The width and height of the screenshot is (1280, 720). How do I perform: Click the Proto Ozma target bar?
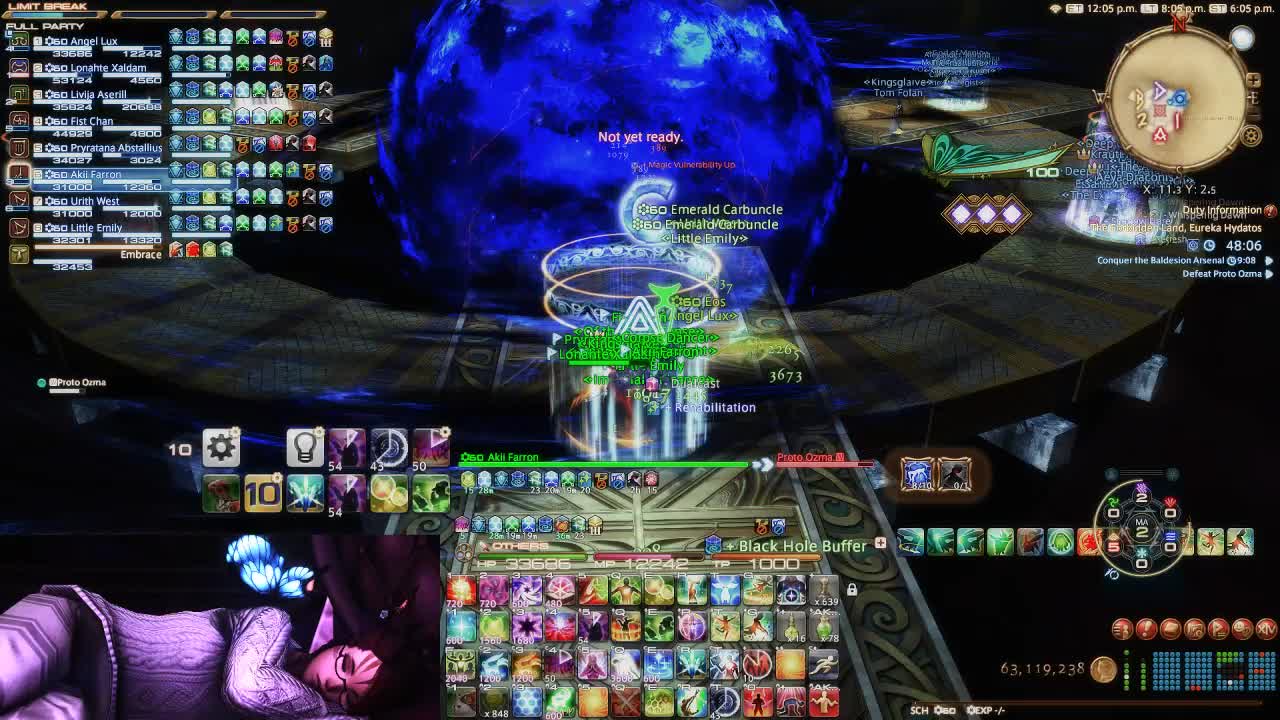pos(820,459)
